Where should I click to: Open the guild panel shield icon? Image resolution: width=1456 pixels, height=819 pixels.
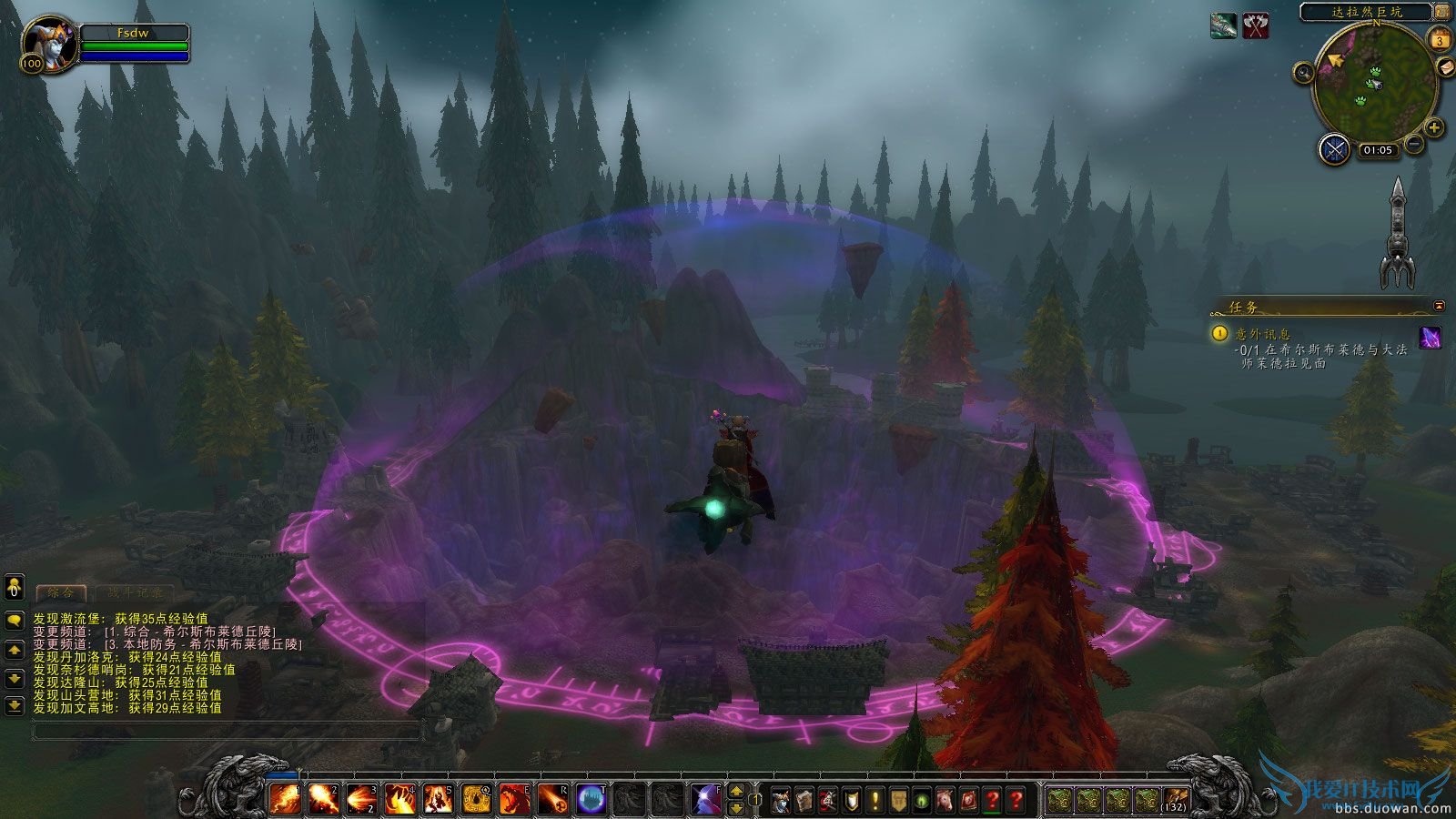click(x=850, y=799)
